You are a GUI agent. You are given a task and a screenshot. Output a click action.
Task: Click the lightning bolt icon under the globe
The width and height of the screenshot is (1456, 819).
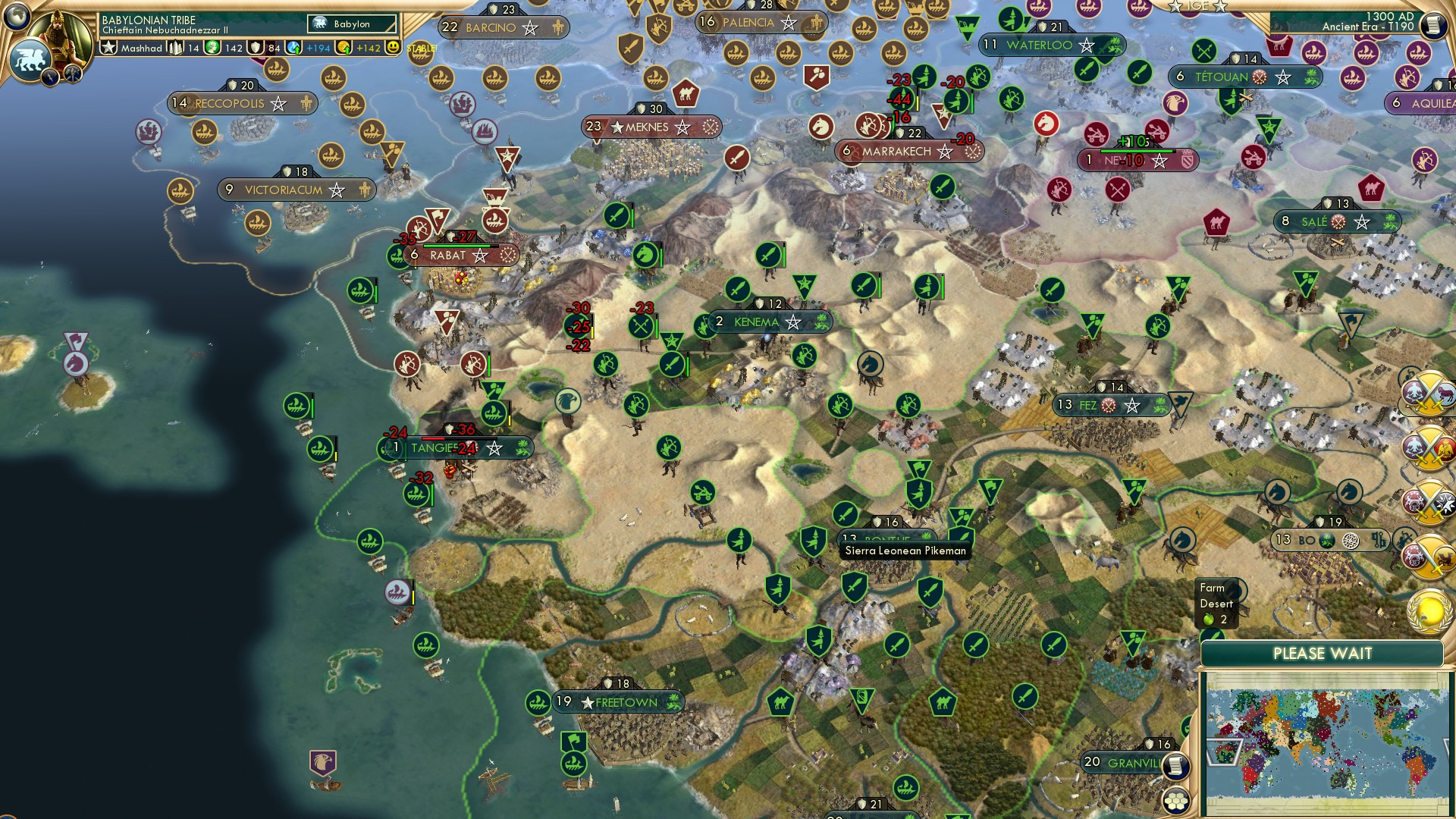click(50, 76)
